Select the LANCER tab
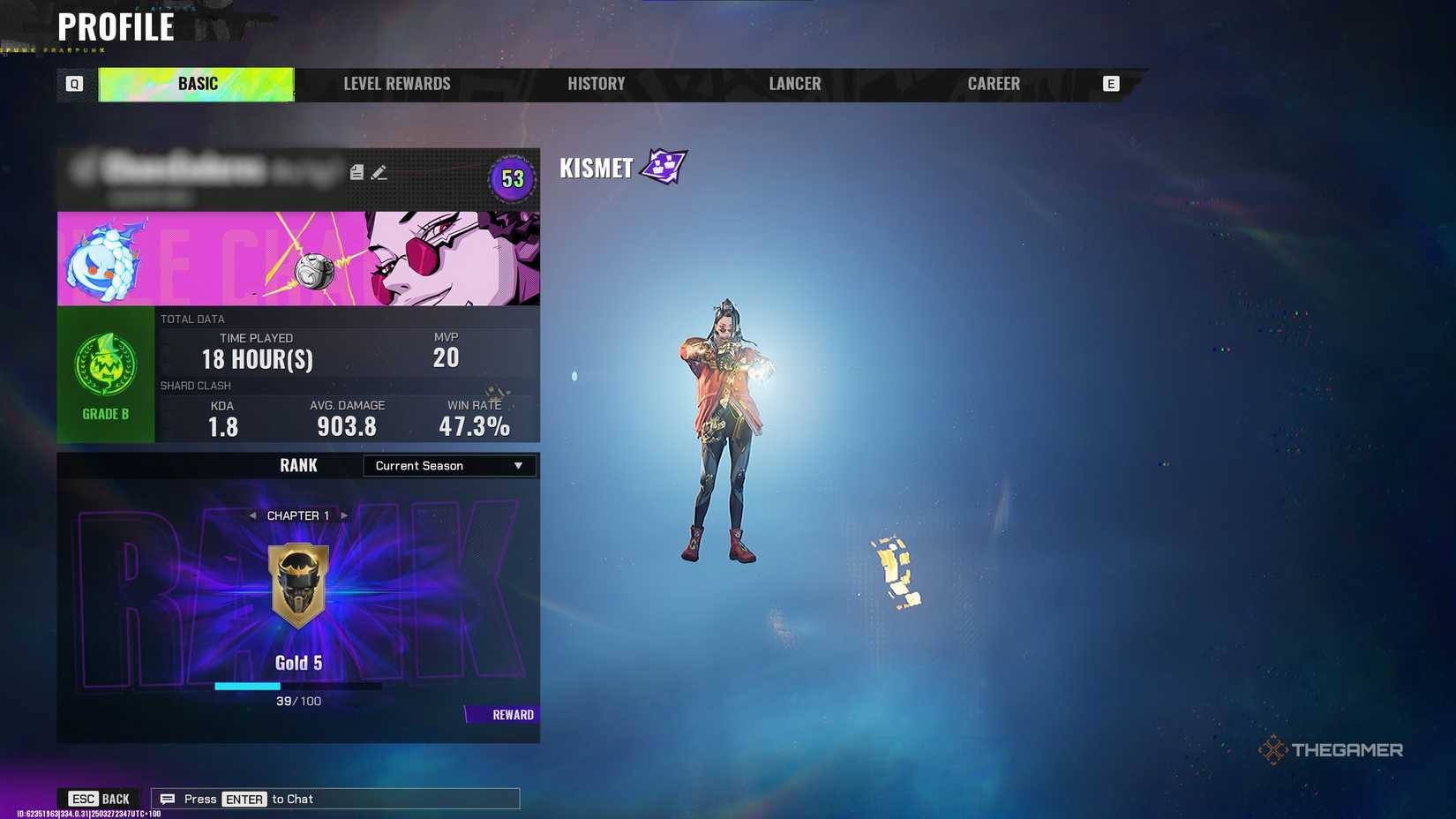1456x819 pixels. coord(793,84)
